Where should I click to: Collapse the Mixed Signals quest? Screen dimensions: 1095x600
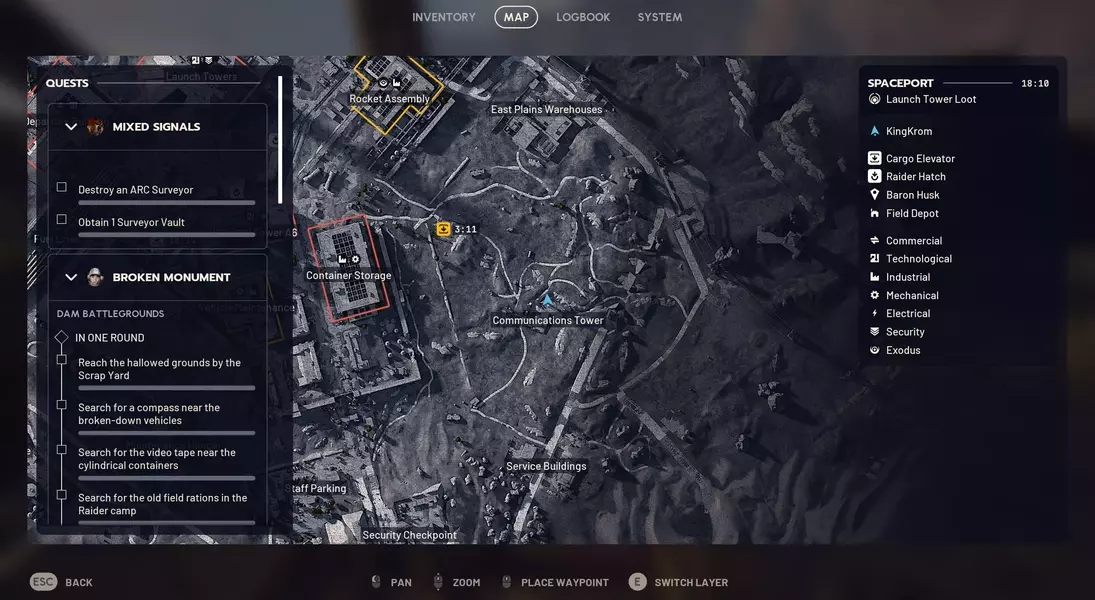point(71,127)
